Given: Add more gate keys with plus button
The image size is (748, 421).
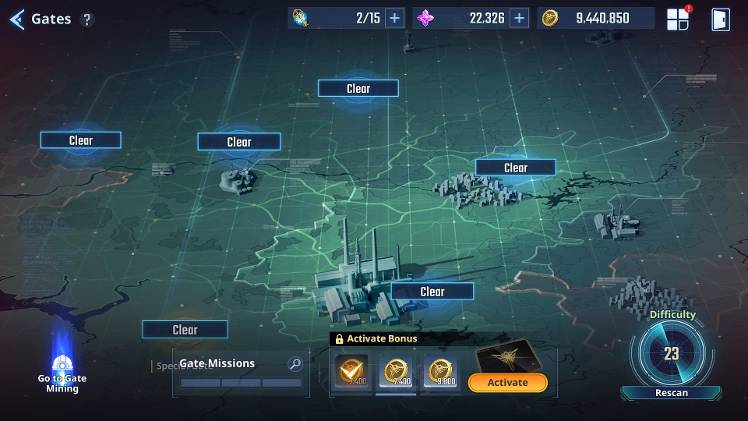Looking at the screenshot, I should (395, 18).
